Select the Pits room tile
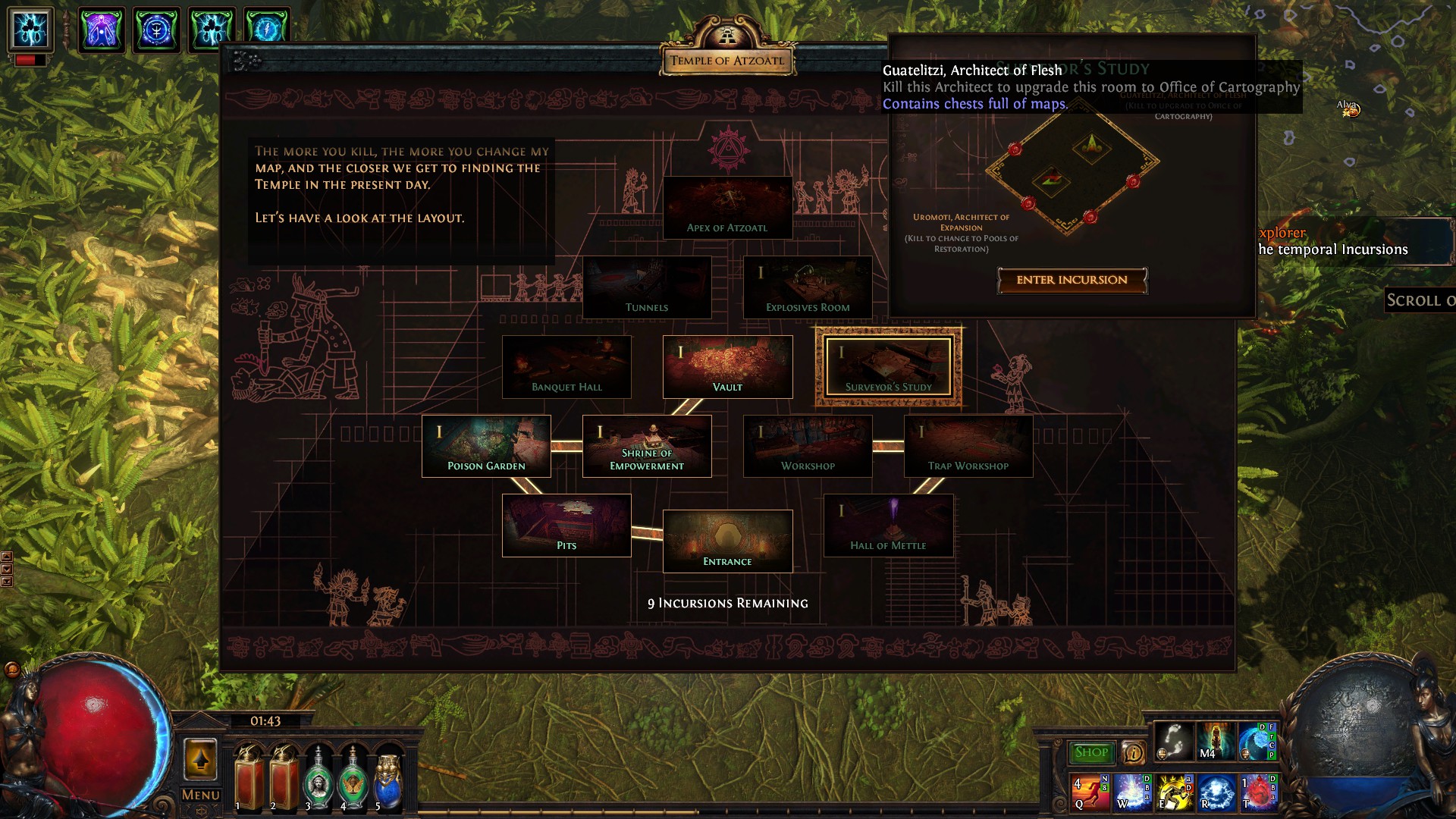Viewport: 1456px width, 819px height. point(566,526)
